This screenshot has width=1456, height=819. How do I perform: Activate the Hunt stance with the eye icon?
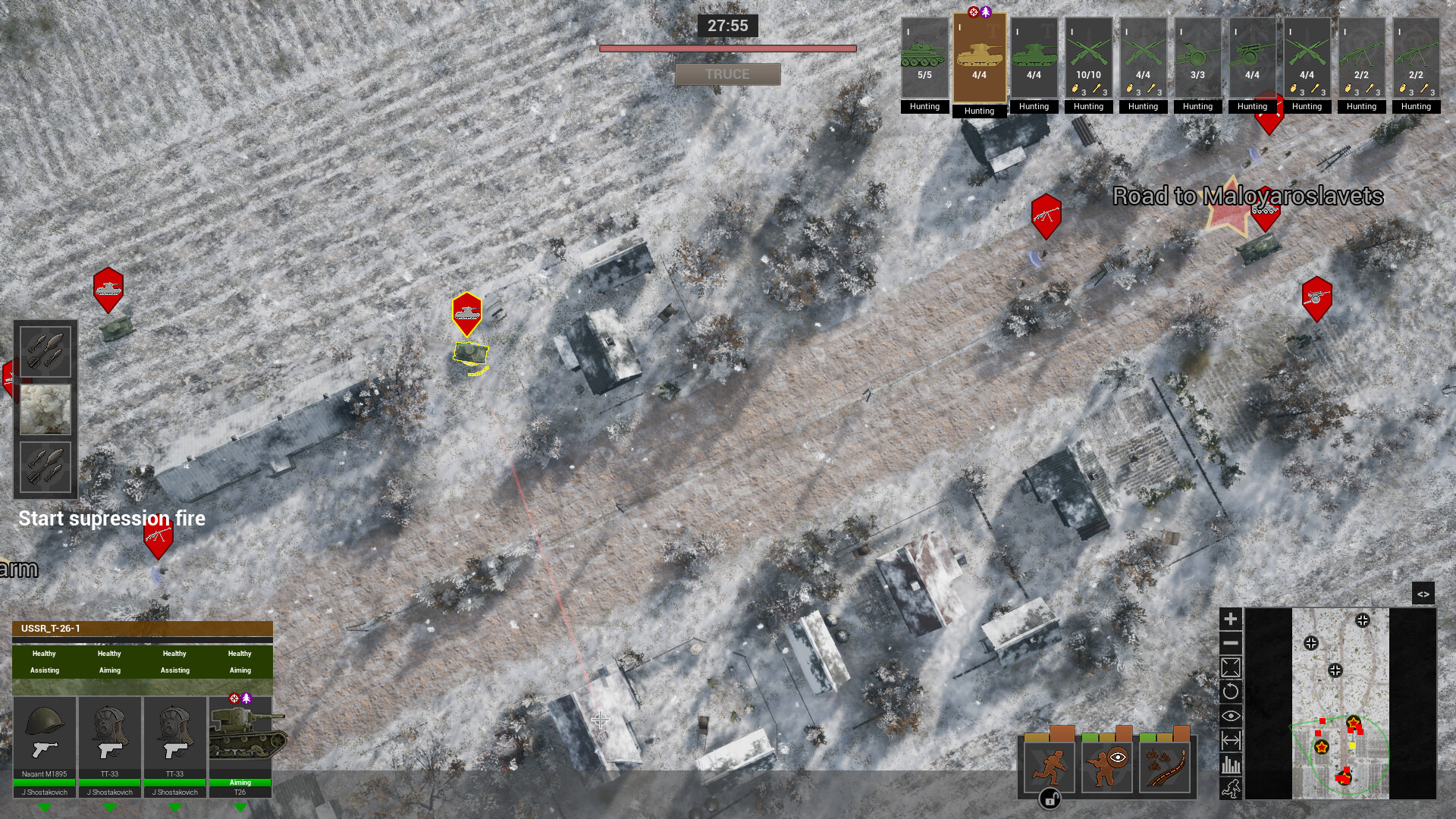1107,767
